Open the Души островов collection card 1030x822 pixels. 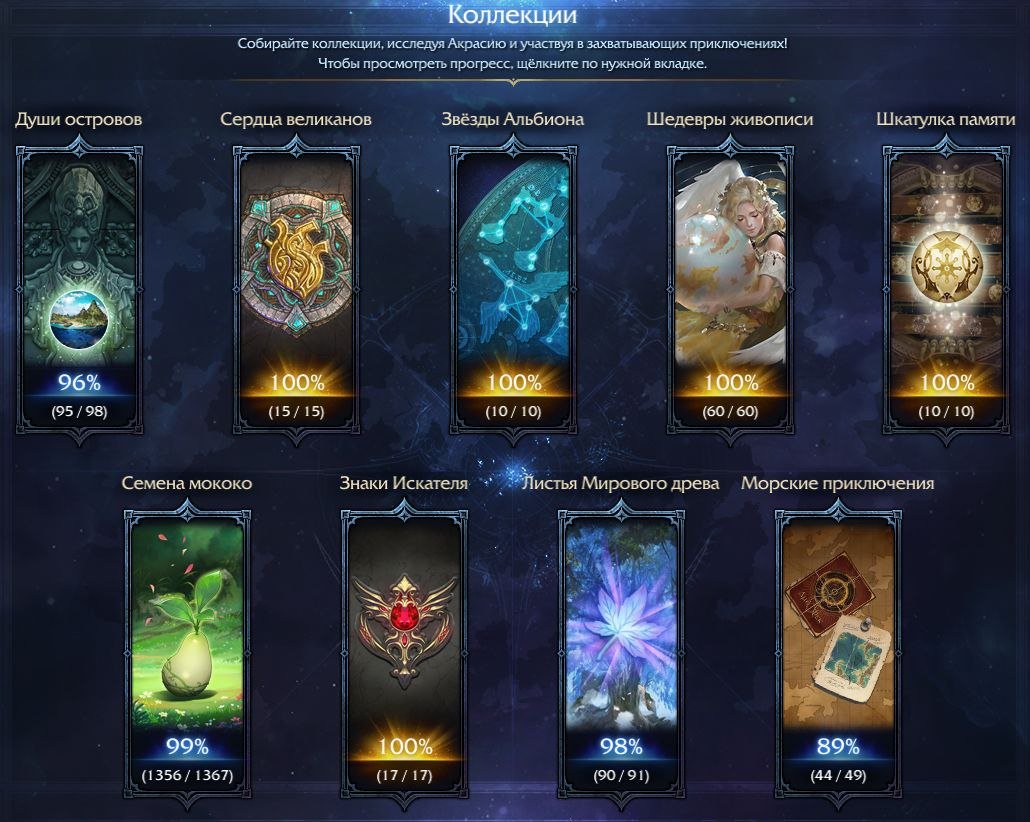(x=79, y=285)
